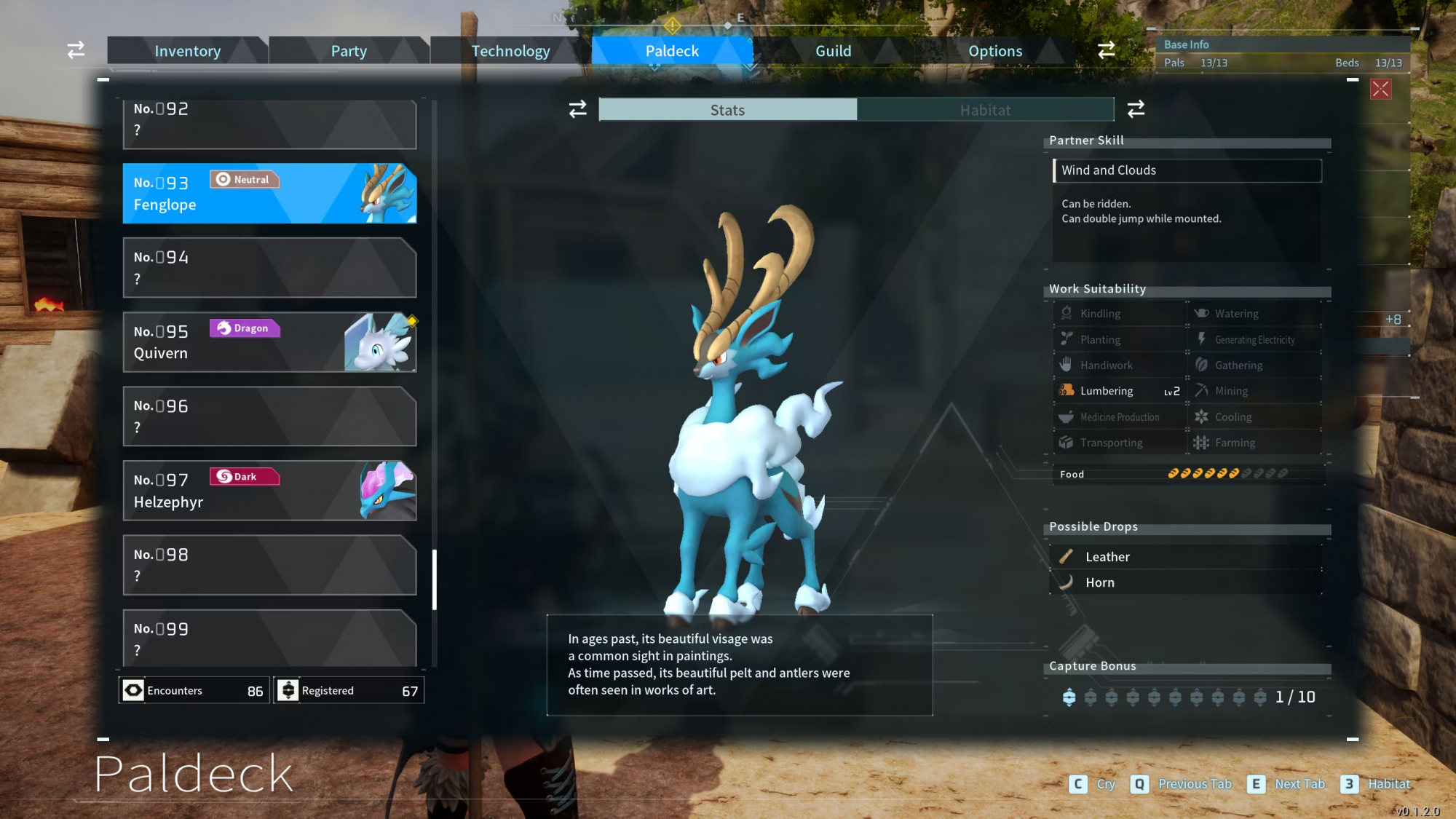Select the Stats view tab
The image size is (1456, 819).
pos(727,110)
